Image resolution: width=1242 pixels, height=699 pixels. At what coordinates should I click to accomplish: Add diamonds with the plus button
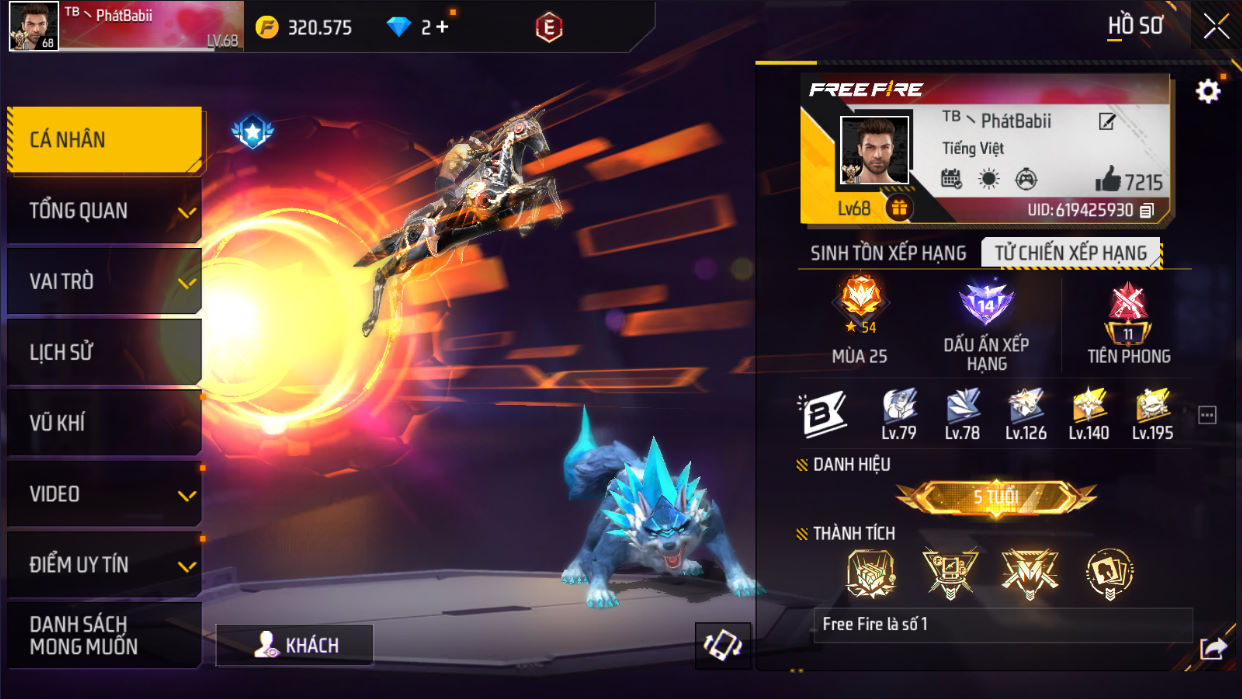click(442, 27)
